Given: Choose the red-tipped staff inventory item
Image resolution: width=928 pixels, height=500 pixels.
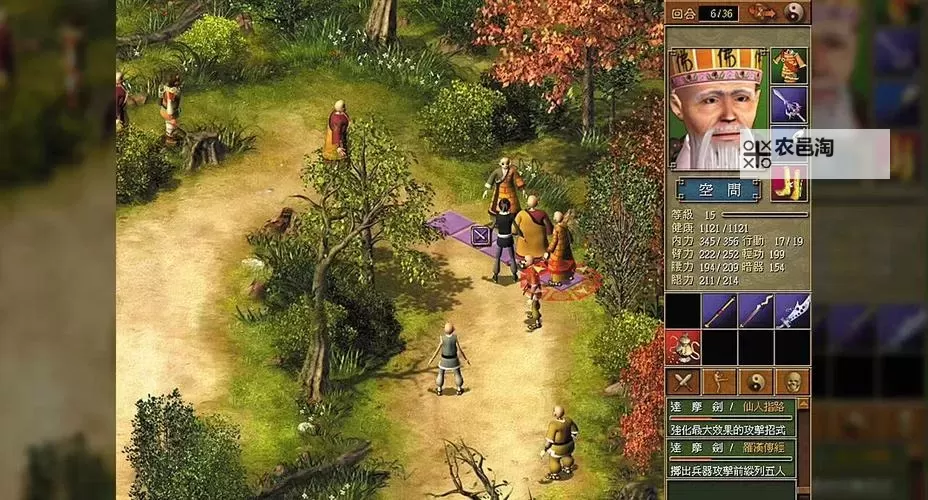Looking at the screenshot, I should (x=719, y=311).
